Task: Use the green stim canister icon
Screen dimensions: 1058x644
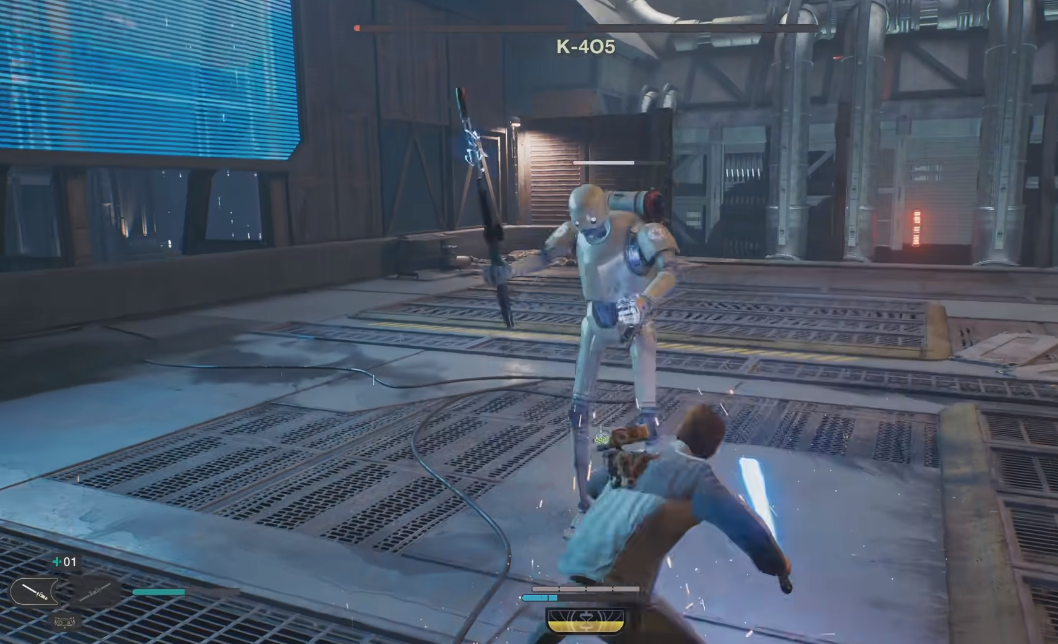Action: (x=57, y=562)
